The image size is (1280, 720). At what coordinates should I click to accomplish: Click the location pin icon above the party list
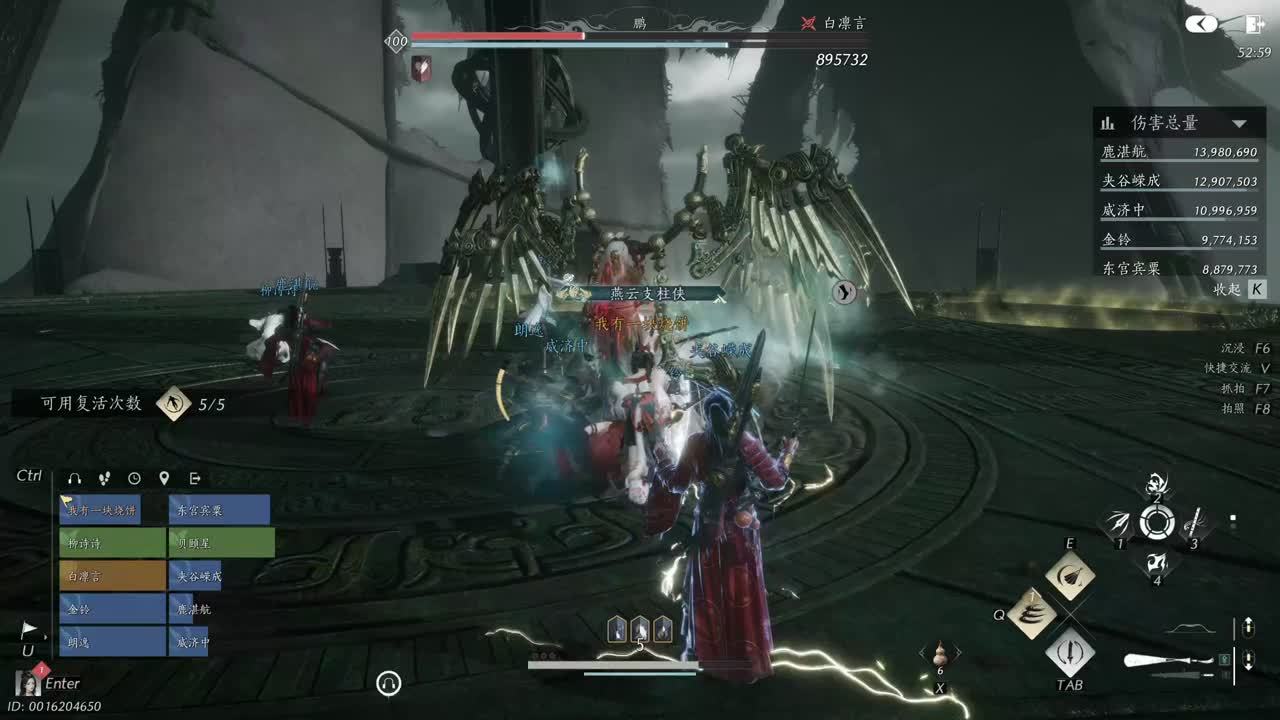click(x=164, y=479)
